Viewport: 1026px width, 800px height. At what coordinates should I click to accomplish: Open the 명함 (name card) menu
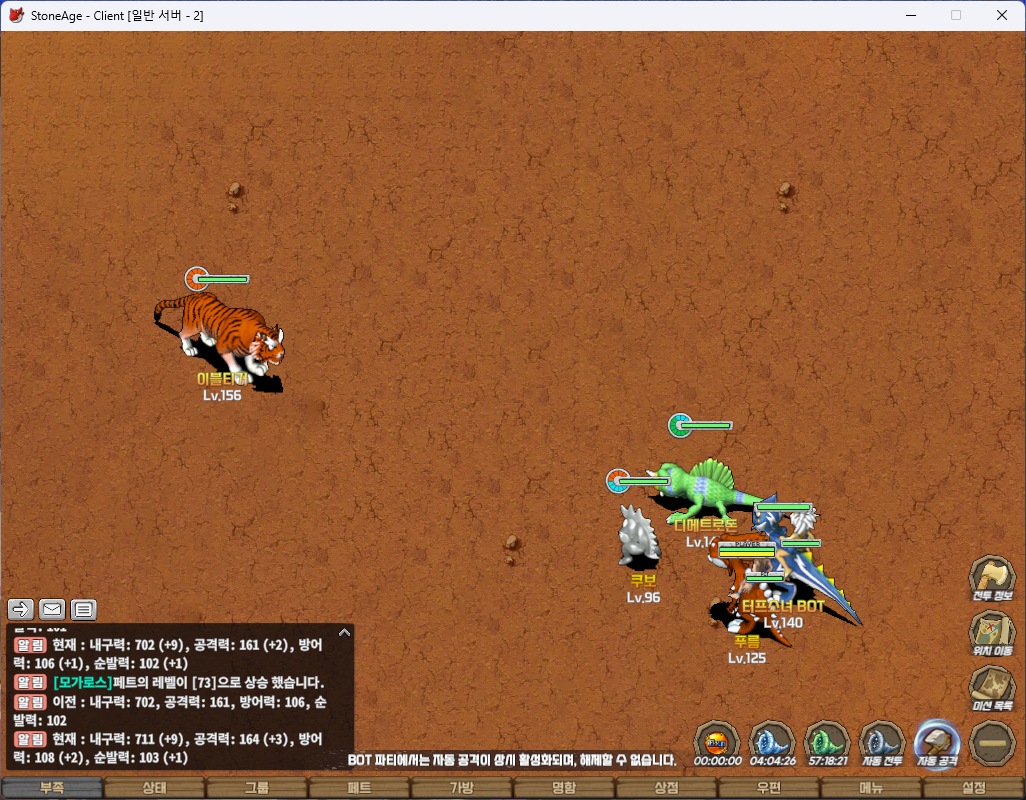[x=564, y=788]
